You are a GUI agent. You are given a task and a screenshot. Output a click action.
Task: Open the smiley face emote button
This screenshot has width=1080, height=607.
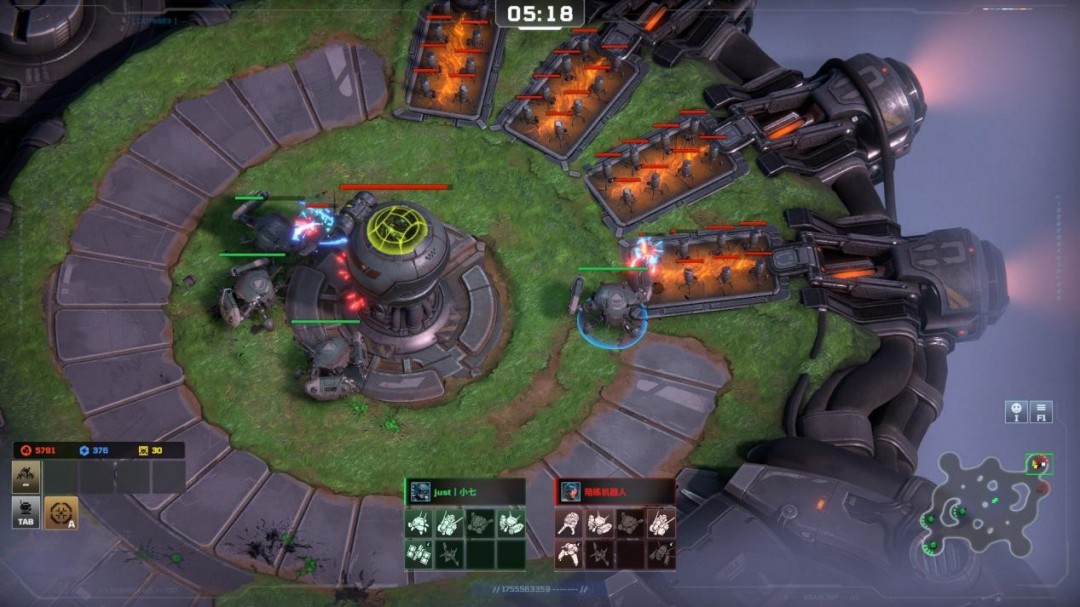(x=1016, y=411)
